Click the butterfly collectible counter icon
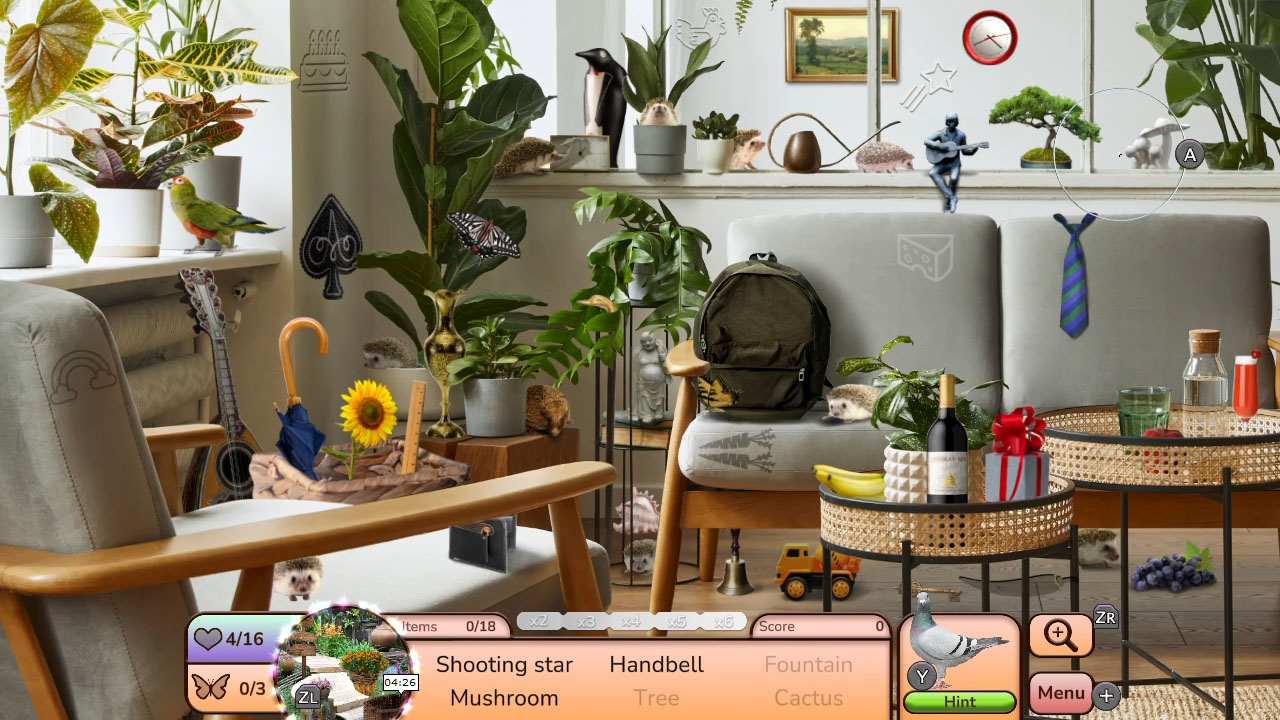This screenshot has height=720, width=1280. tap(211, 685)
